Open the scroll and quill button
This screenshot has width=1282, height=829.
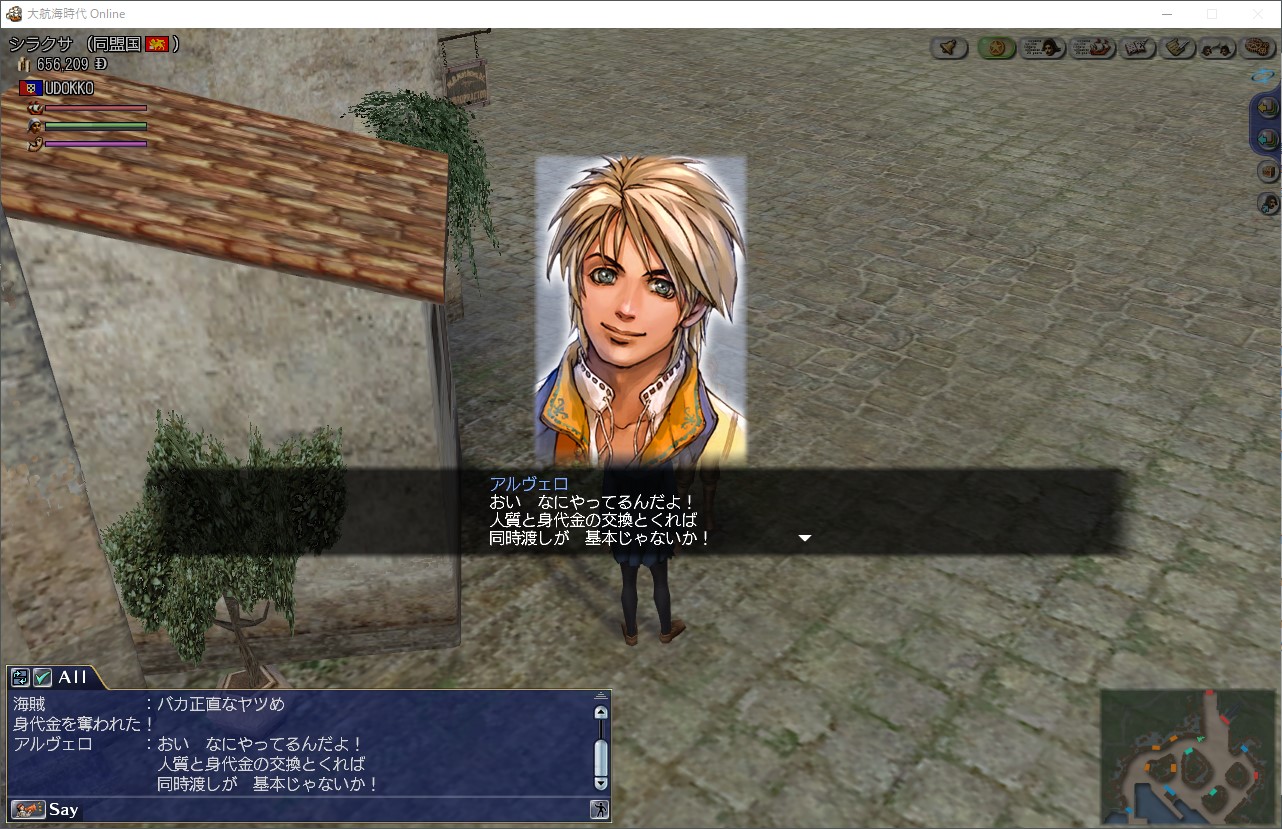tap(1176, 47)
